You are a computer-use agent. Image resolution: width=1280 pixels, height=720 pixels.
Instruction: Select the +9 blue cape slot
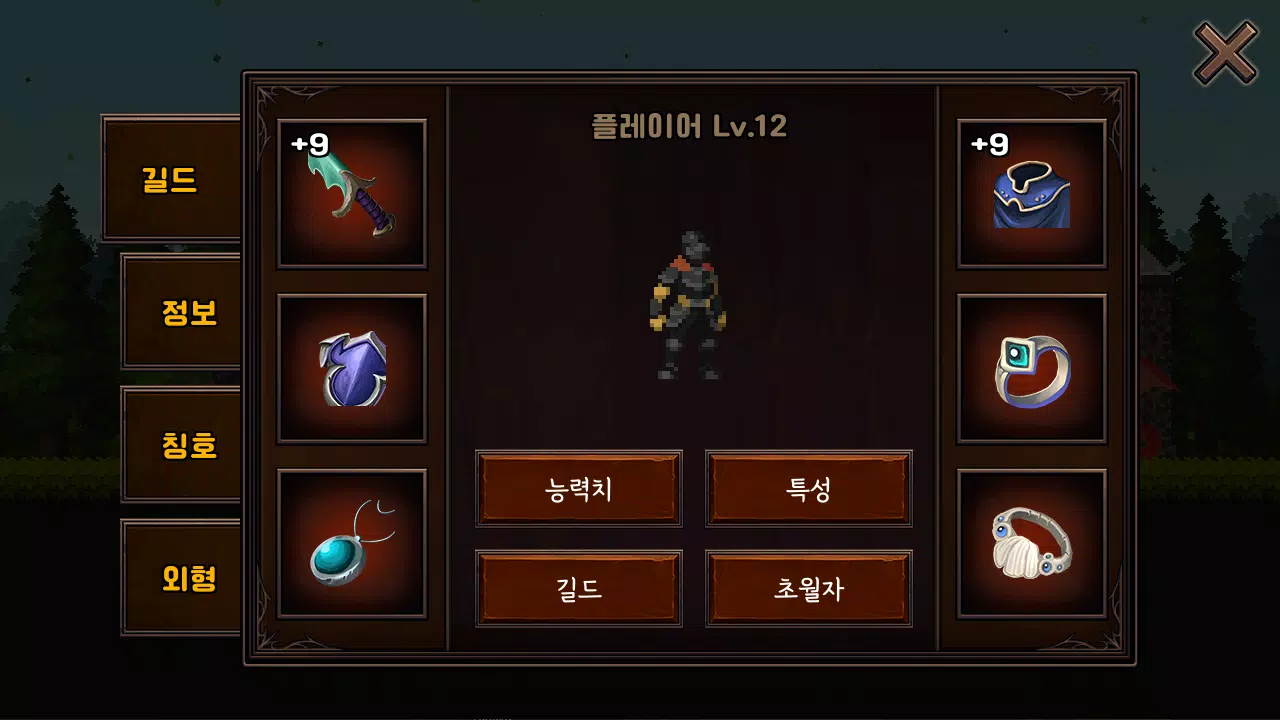click(x=1032, y=193)
